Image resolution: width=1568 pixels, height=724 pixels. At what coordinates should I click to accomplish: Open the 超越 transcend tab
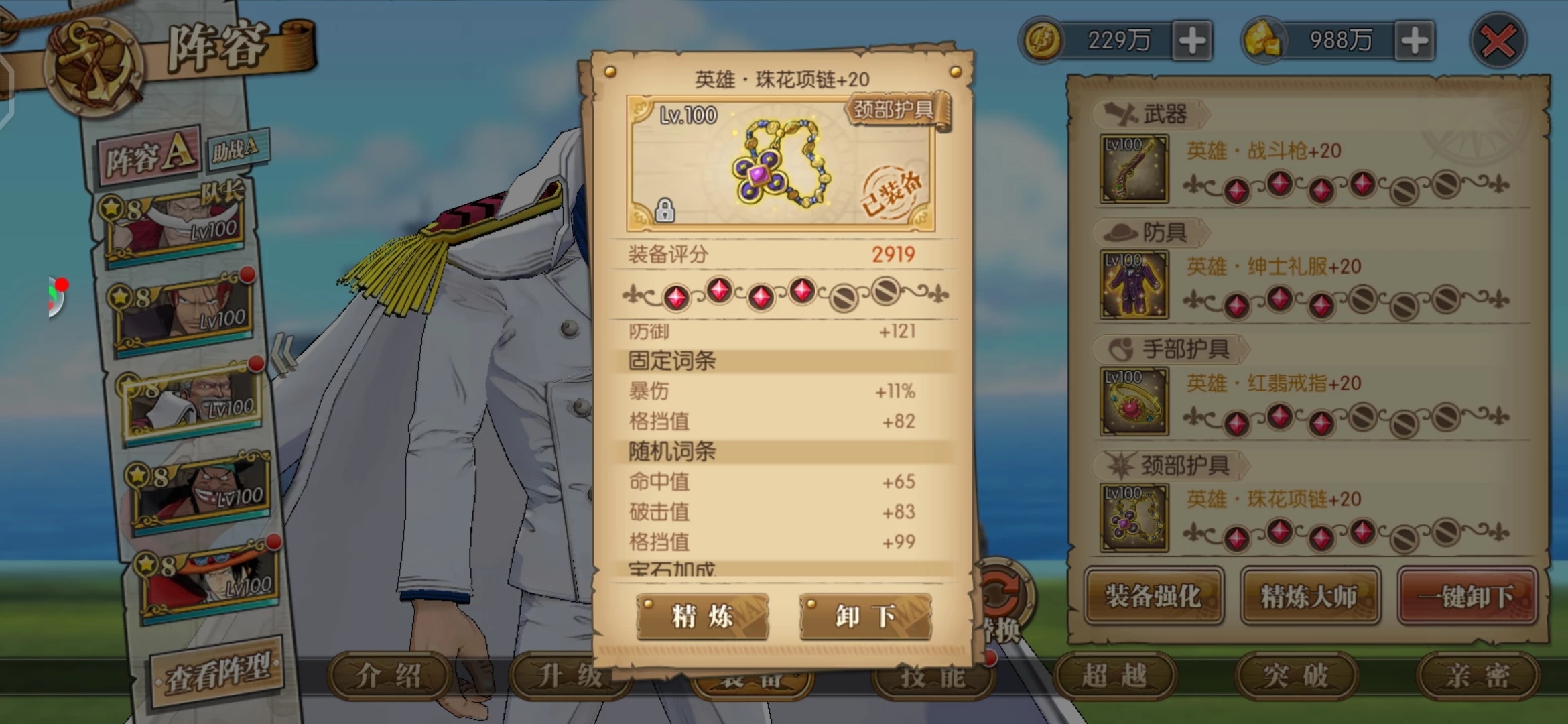click(x=1114, y=676)
